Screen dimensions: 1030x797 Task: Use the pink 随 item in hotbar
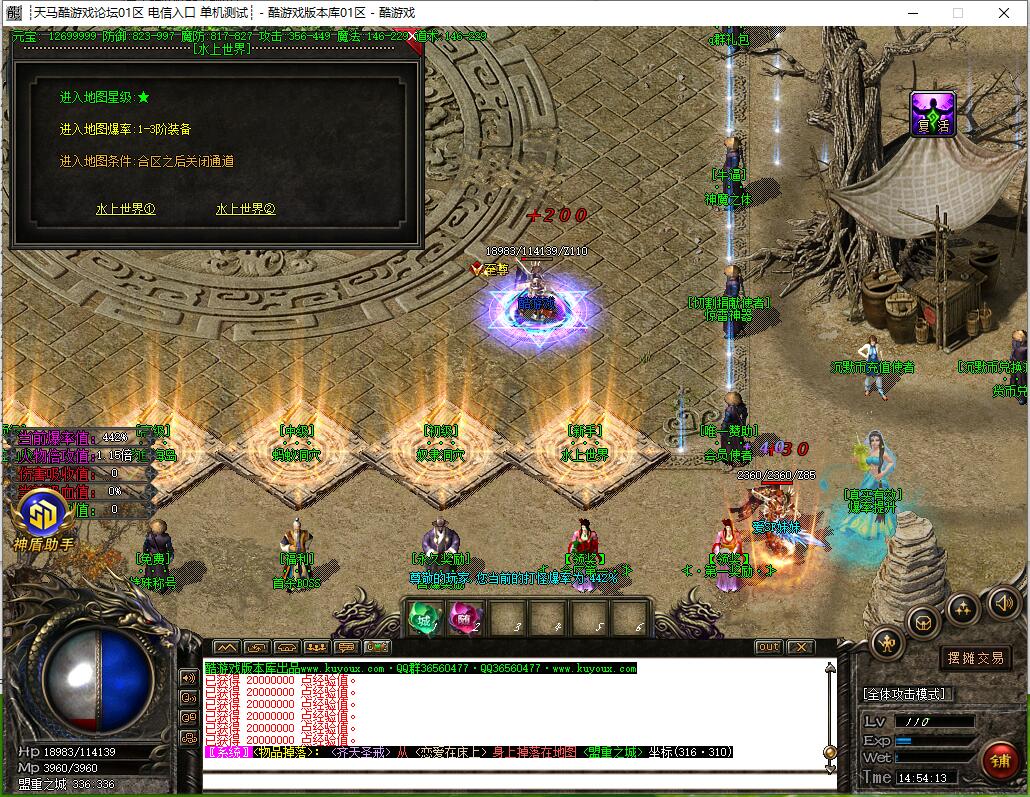(464, 618)
